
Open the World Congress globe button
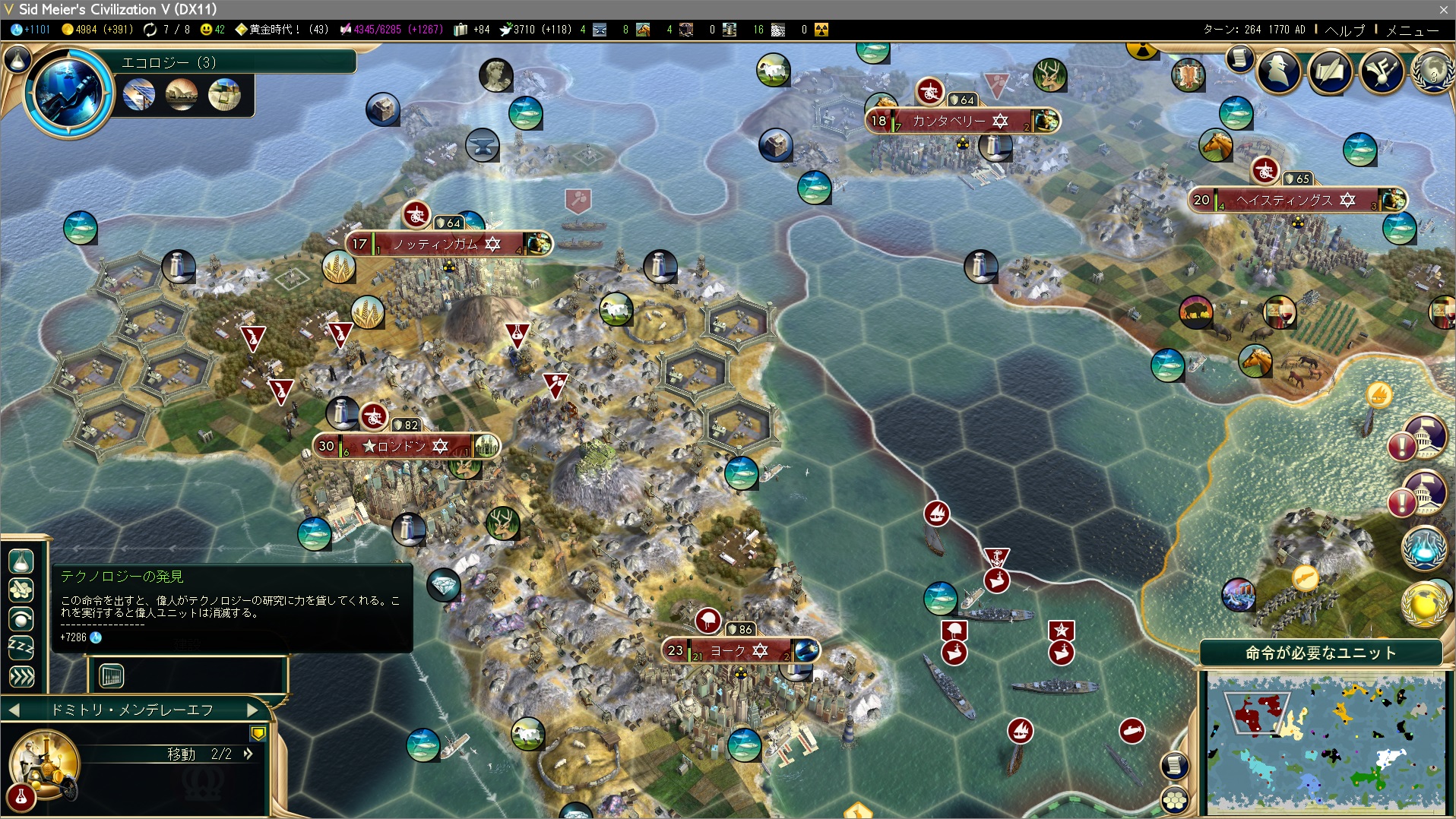pos(1432,71)
